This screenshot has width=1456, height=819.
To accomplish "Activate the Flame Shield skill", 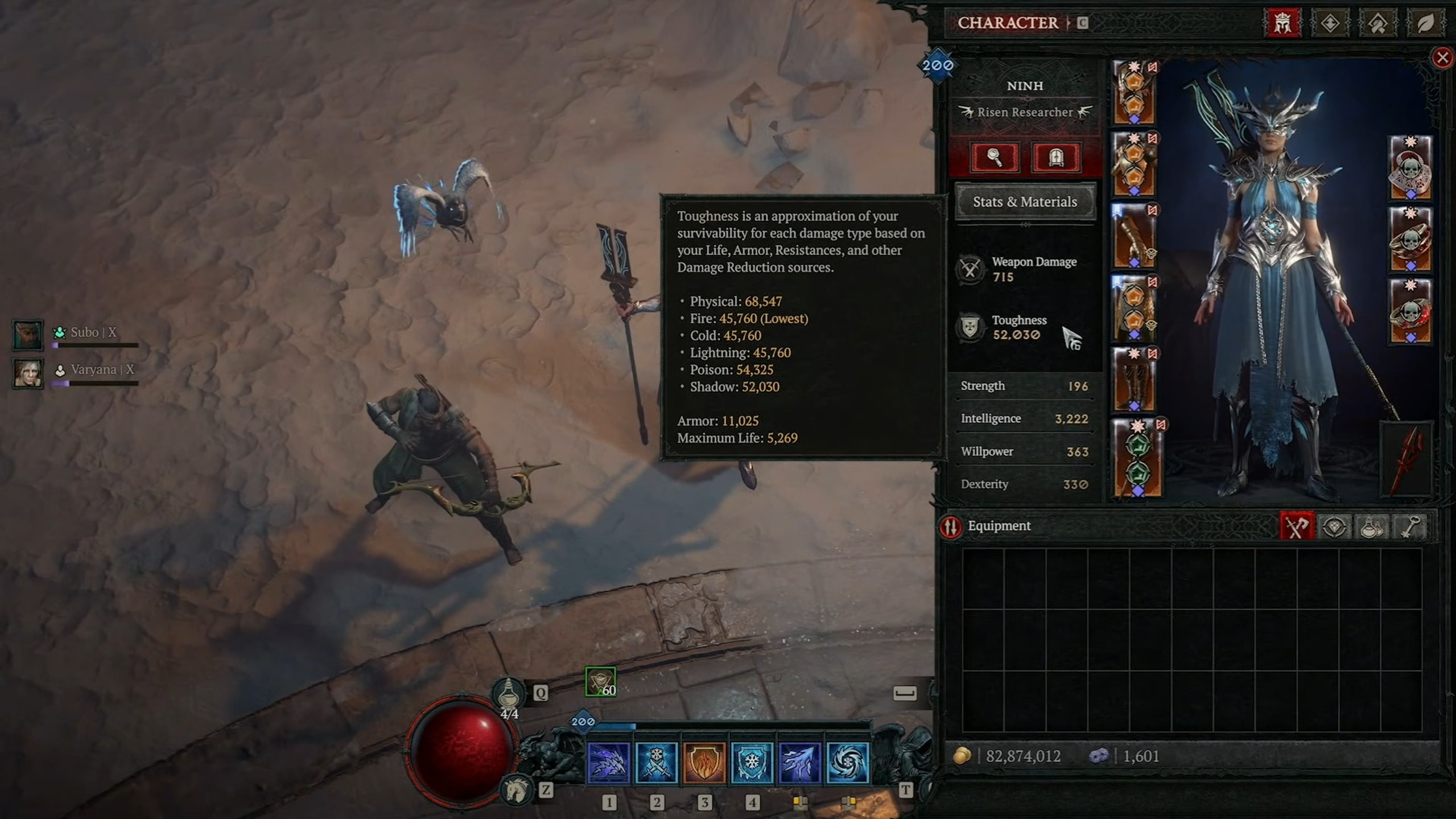I will [704, 763].
